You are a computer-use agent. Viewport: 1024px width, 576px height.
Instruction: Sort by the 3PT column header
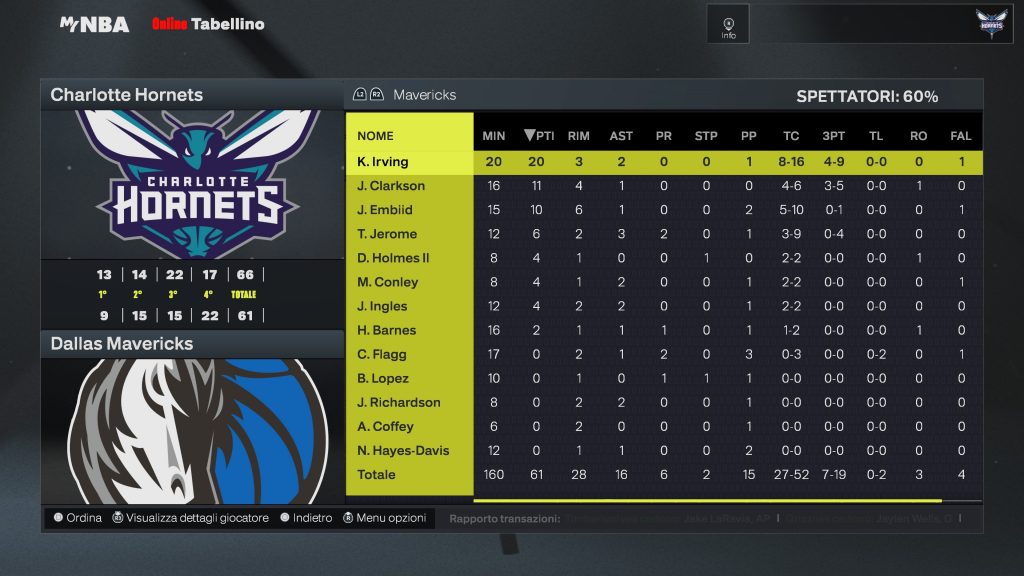click(x=833, y=136)
